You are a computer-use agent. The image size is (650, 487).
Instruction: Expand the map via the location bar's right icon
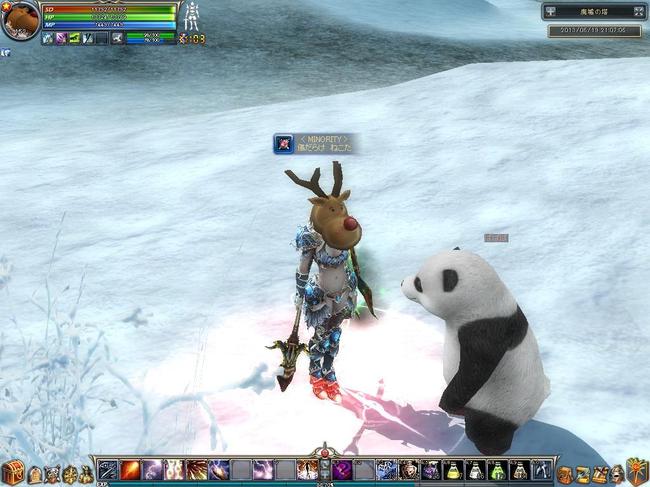(x=635, y=12)
